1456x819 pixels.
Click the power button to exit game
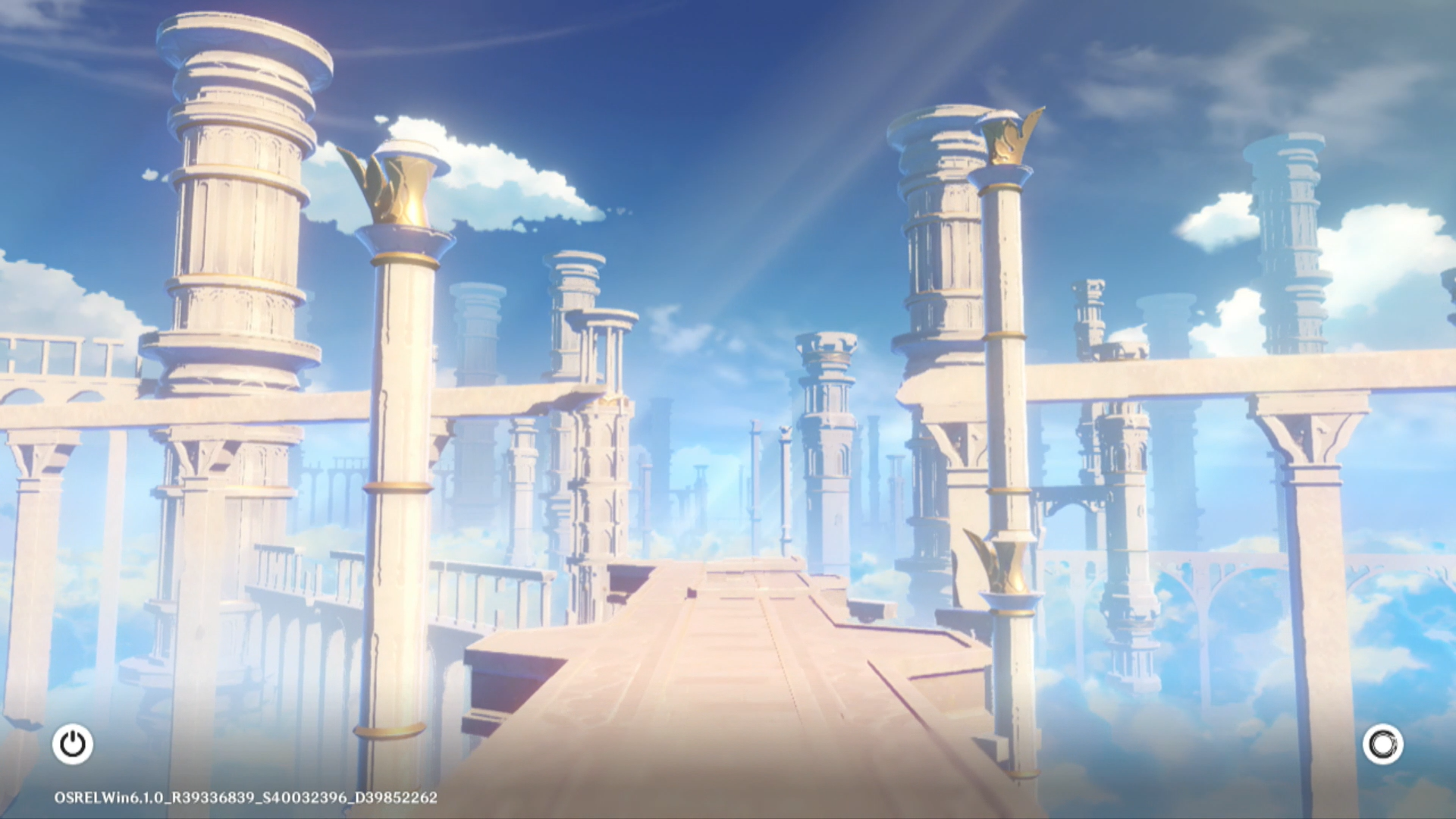(73, 744)
